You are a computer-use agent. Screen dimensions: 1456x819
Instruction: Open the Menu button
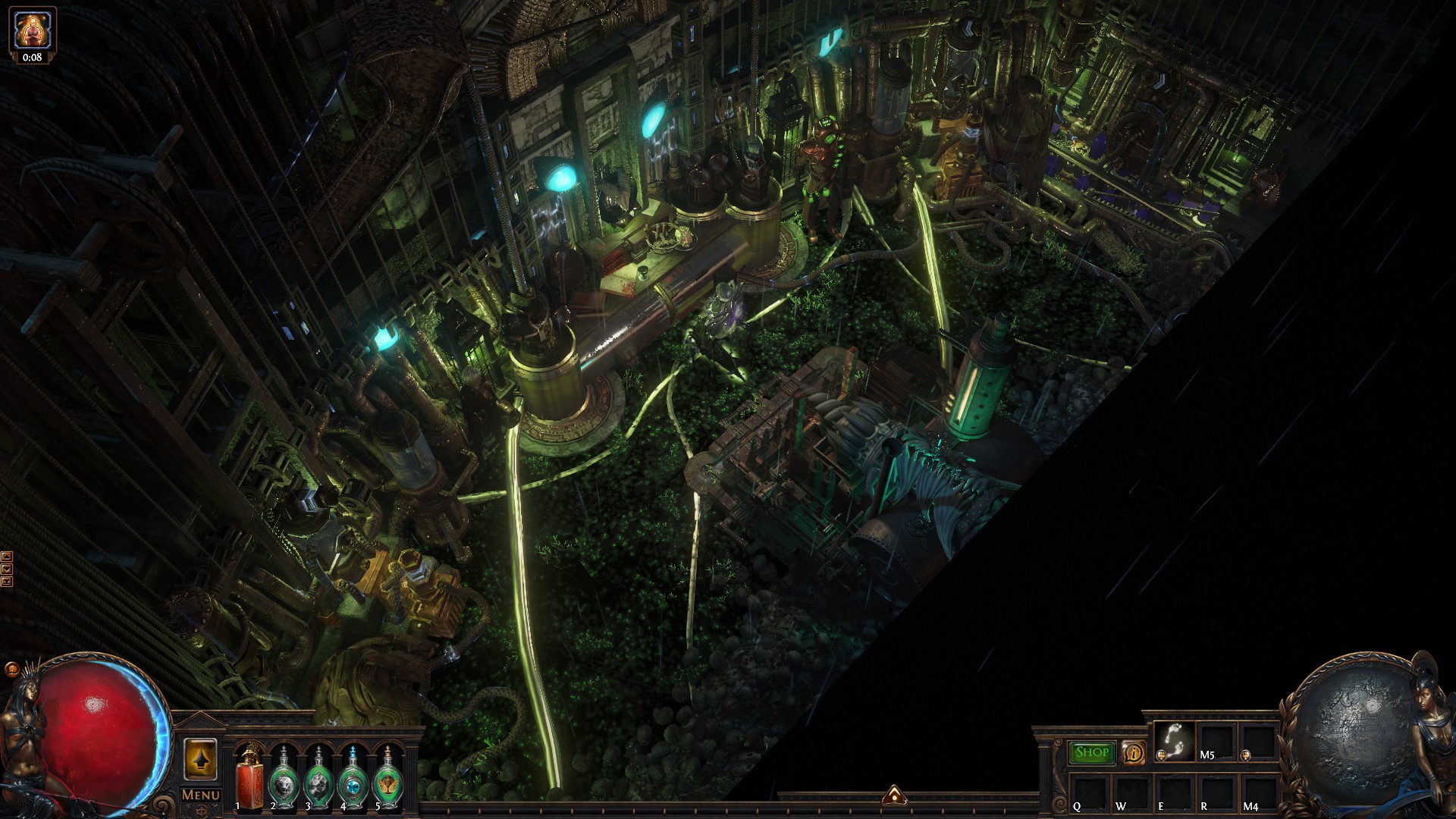(201, 795)
